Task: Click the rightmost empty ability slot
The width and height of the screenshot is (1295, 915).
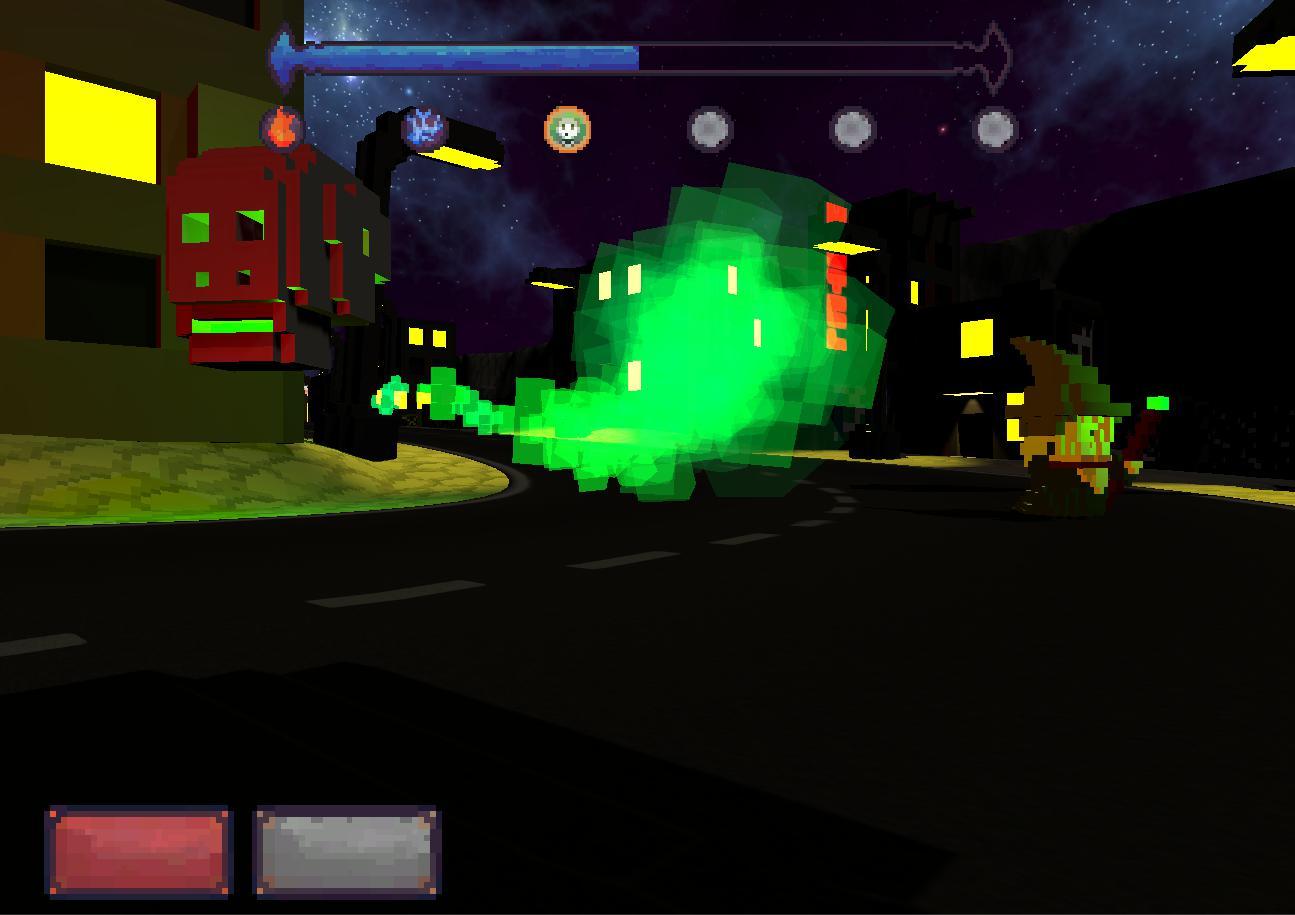Action: coord(994,128)
